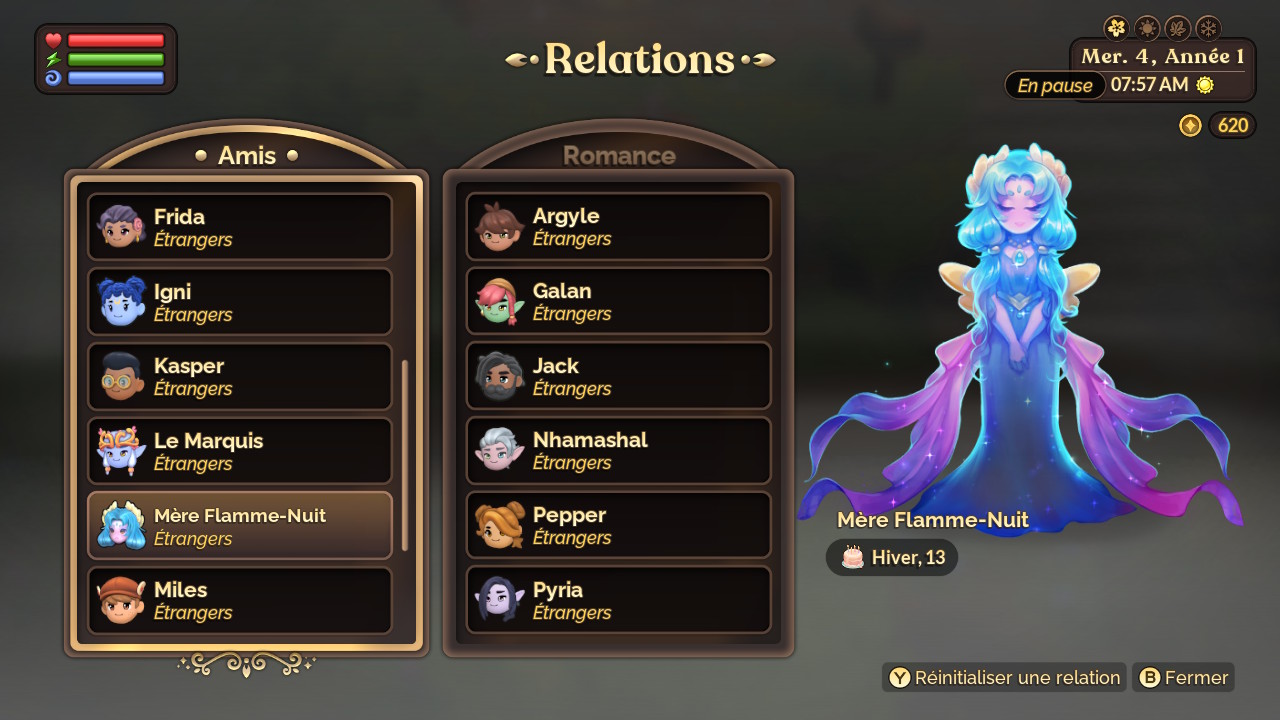Pick Miles in the friends list
This screenshot has width=1280, height=720.
(x=240, y=600)
